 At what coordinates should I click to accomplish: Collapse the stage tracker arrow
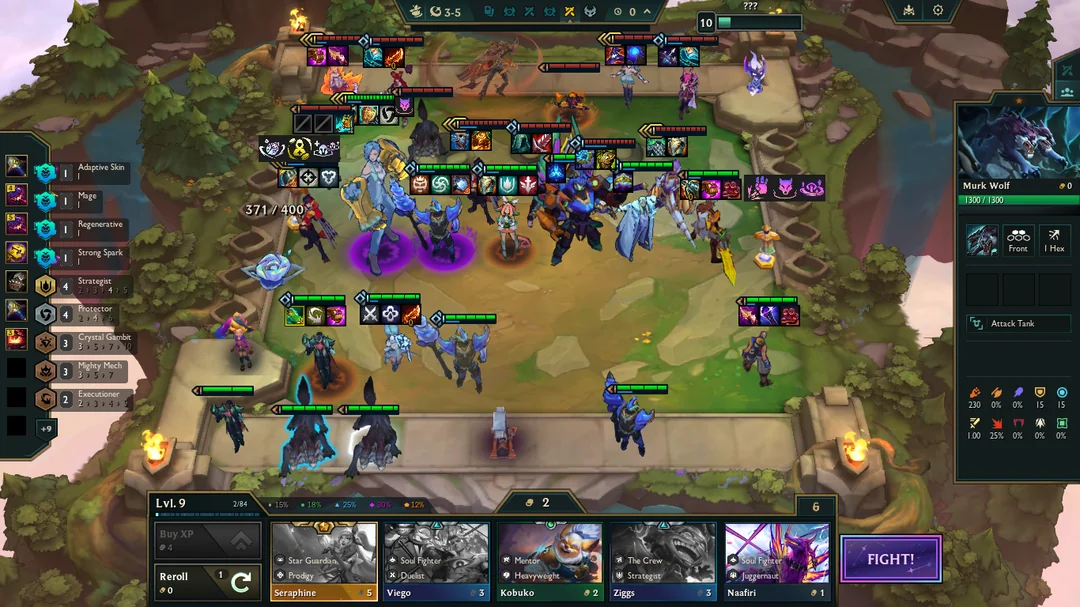(647, 11)
